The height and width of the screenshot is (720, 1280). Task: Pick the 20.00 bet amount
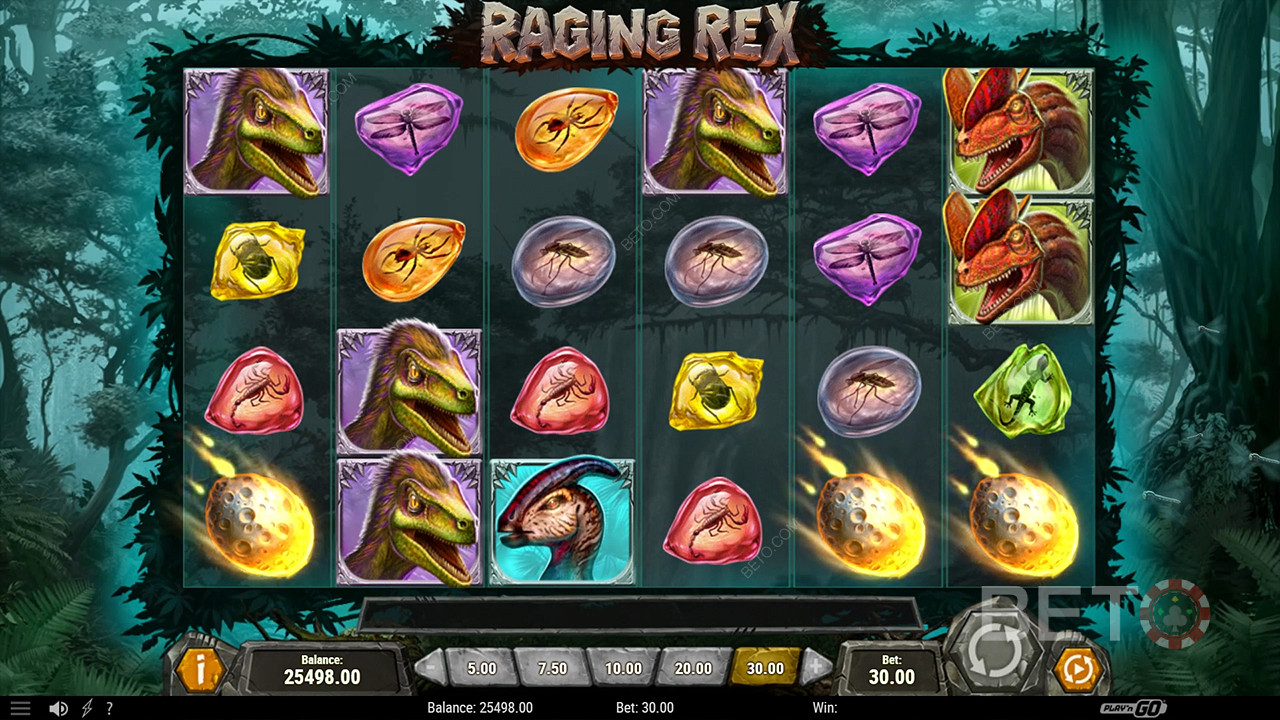(693, 668)
